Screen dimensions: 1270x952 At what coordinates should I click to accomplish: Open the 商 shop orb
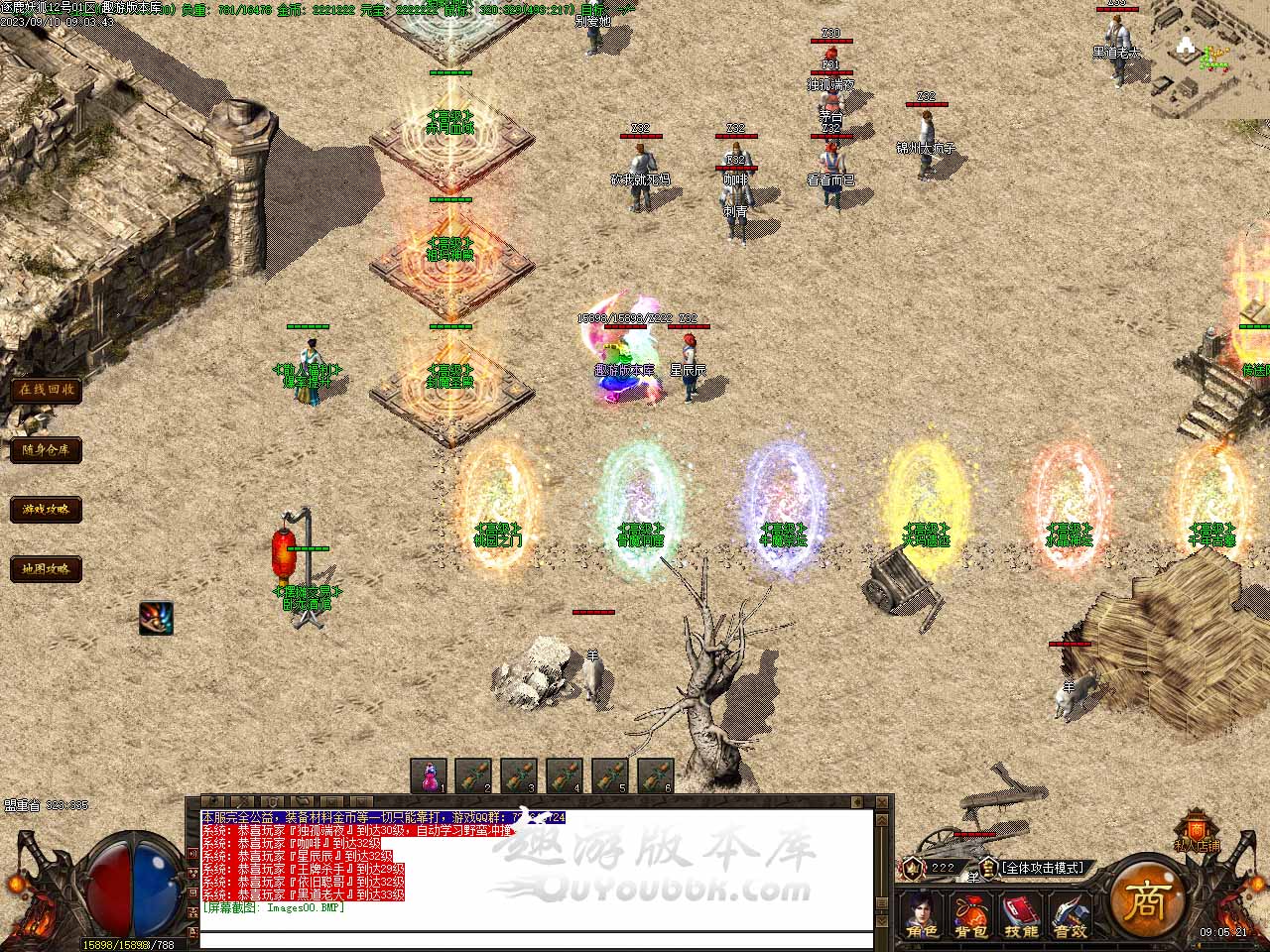[x=1146, y=900]
